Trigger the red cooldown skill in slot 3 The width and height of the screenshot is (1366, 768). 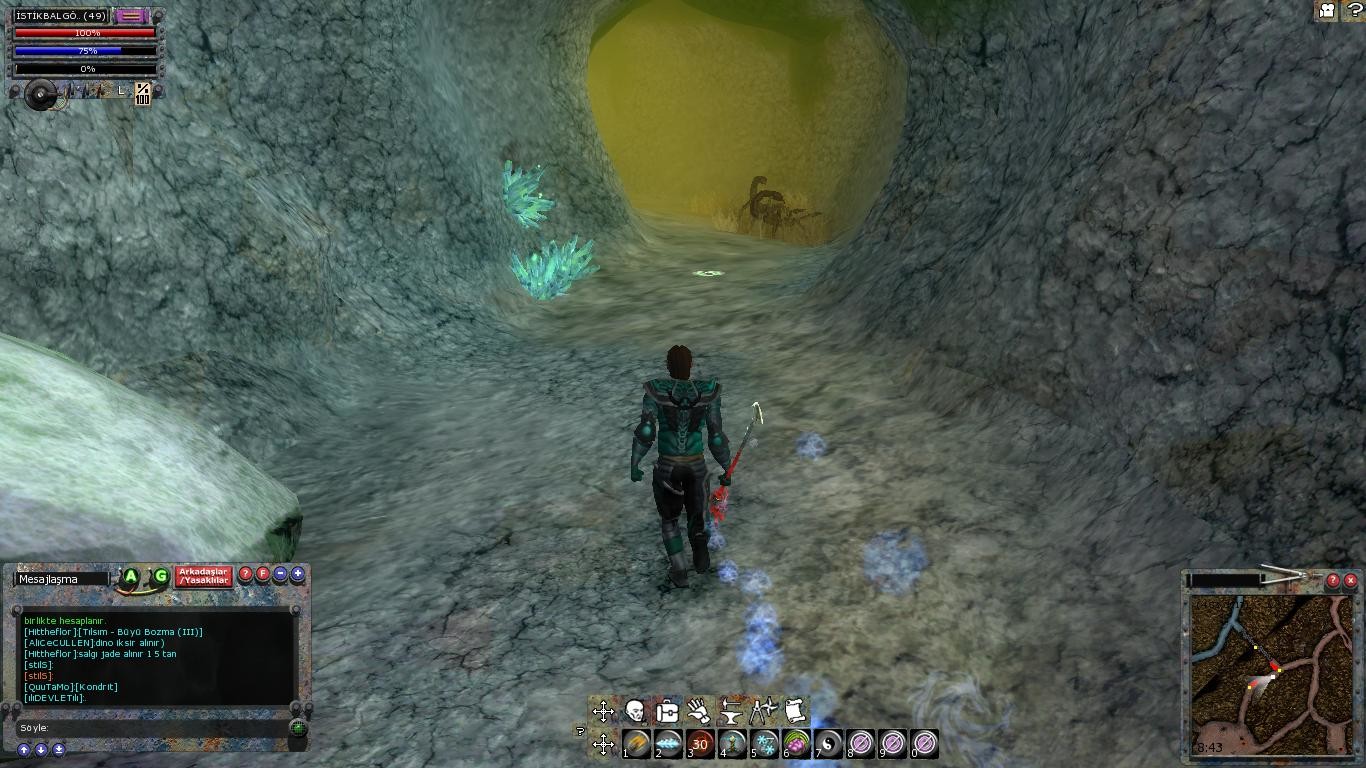pyautogui.click(x=700, y=744)
